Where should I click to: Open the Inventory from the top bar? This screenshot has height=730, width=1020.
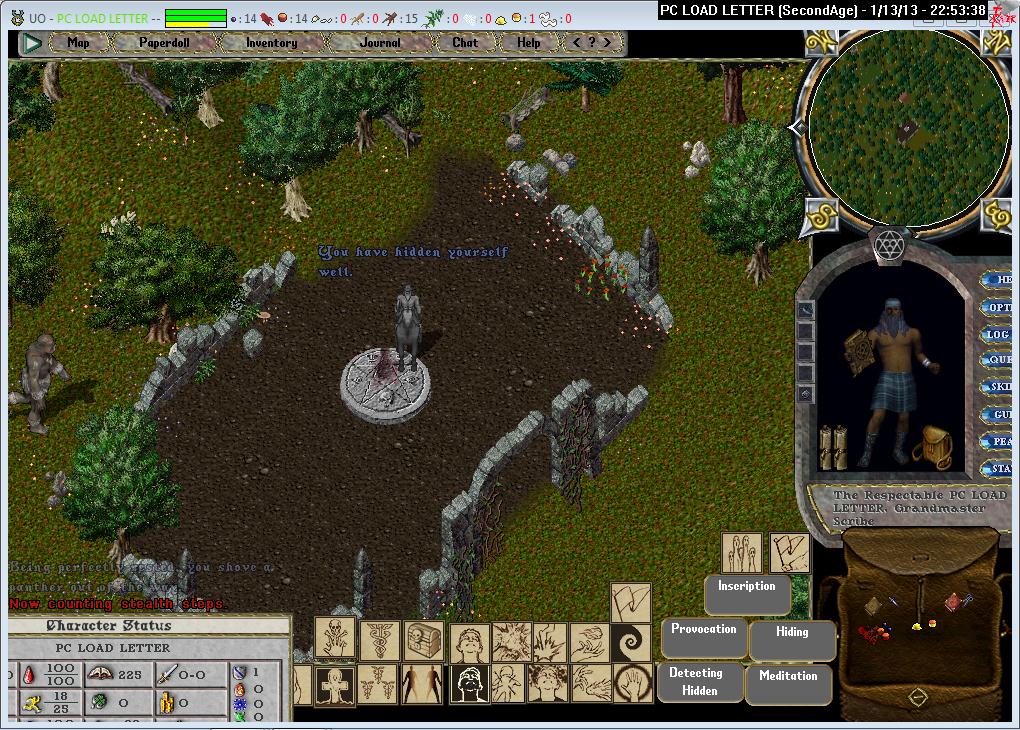271,43
